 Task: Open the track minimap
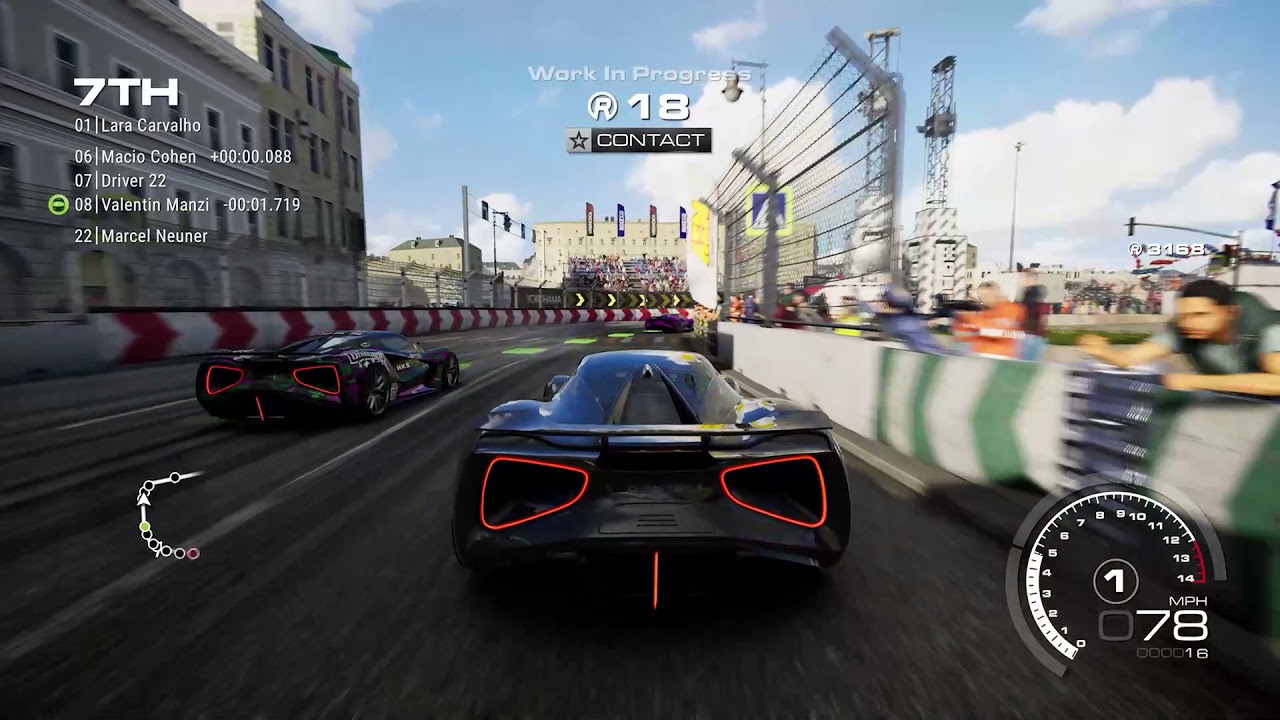[x=165, y=516]
